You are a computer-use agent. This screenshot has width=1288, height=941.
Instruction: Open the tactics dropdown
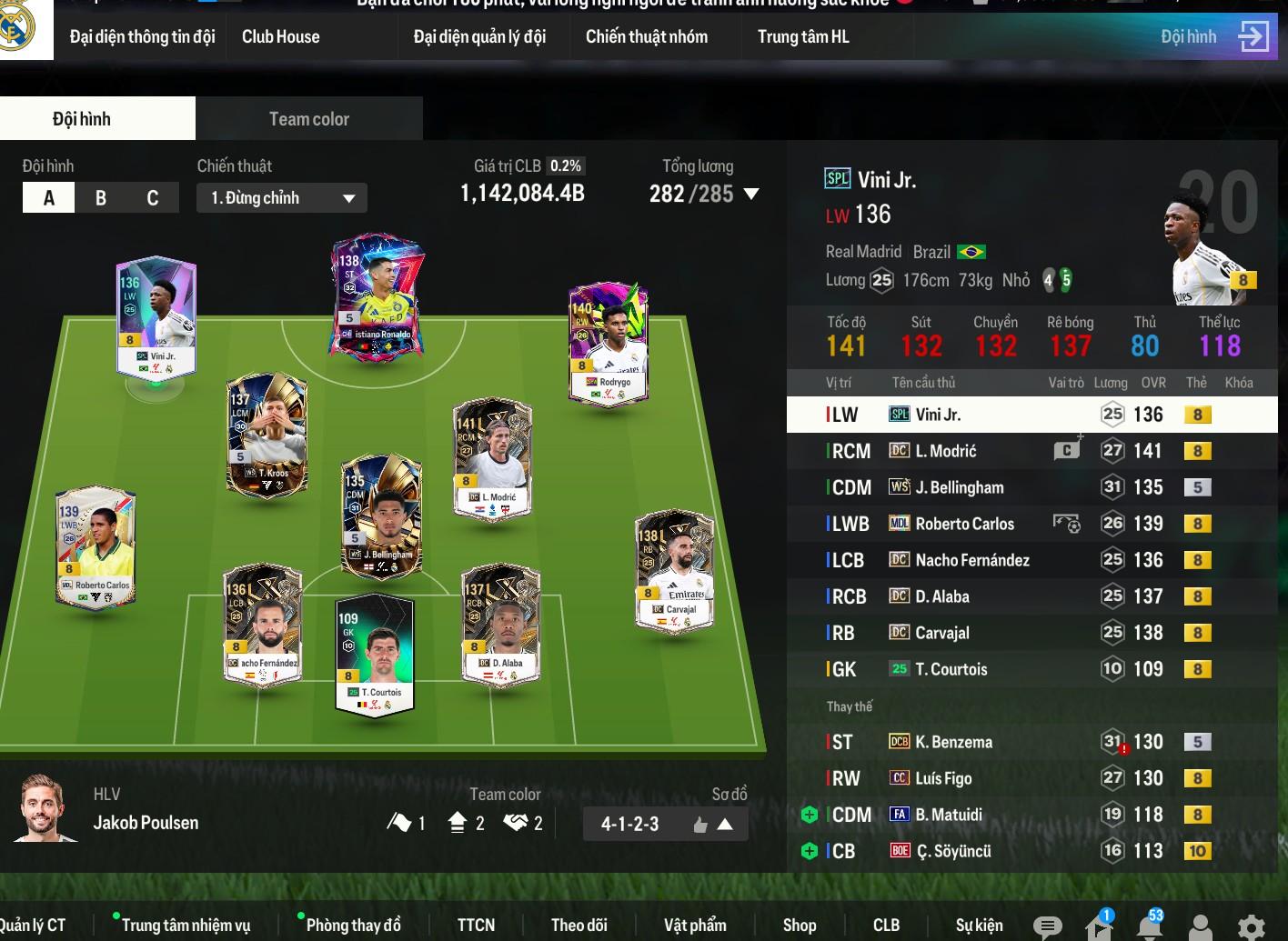click(x=281, y=198)
